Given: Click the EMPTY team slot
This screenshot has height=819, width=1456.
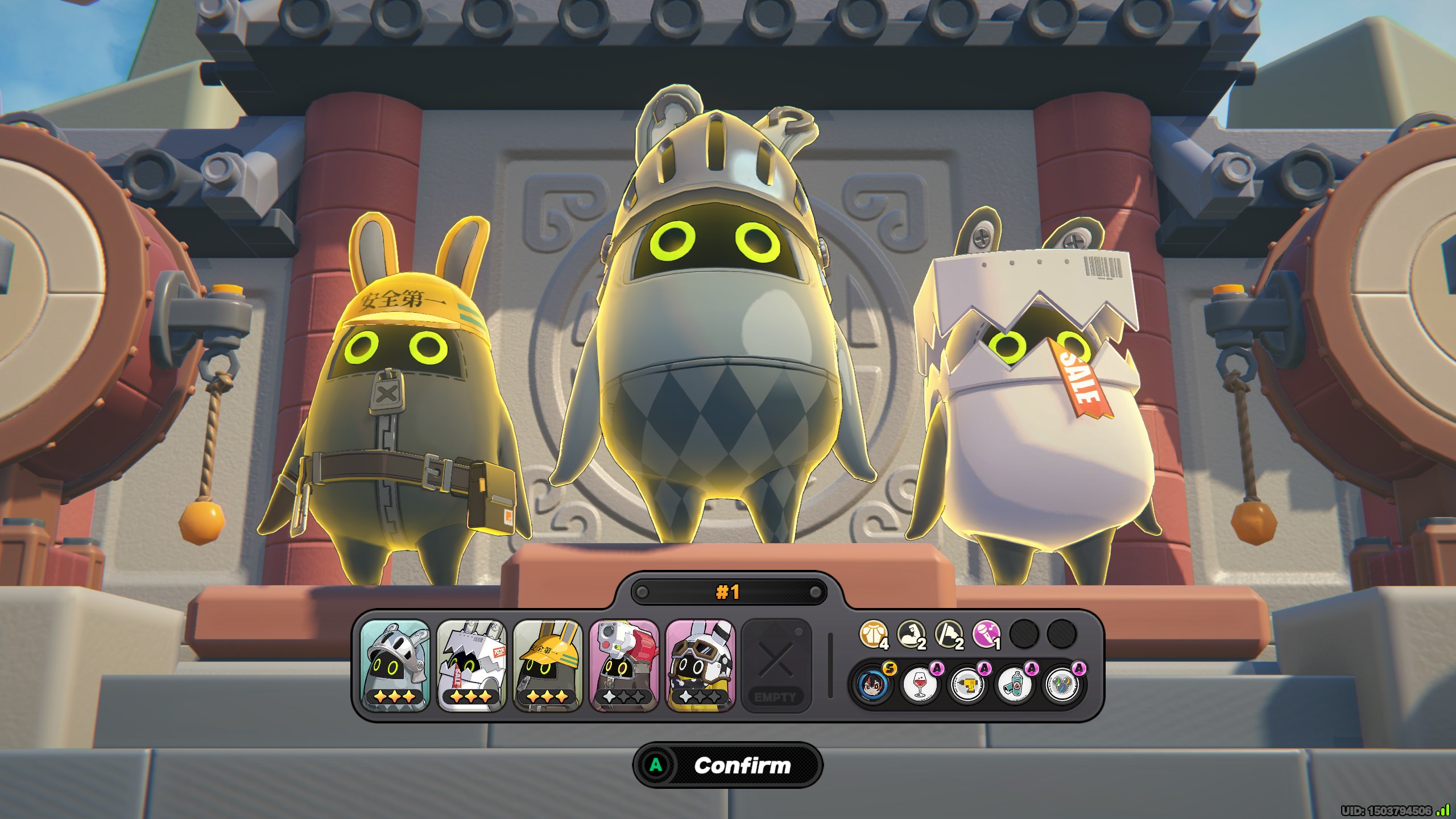Looking at the screenshot, I should tap(776, 665).
